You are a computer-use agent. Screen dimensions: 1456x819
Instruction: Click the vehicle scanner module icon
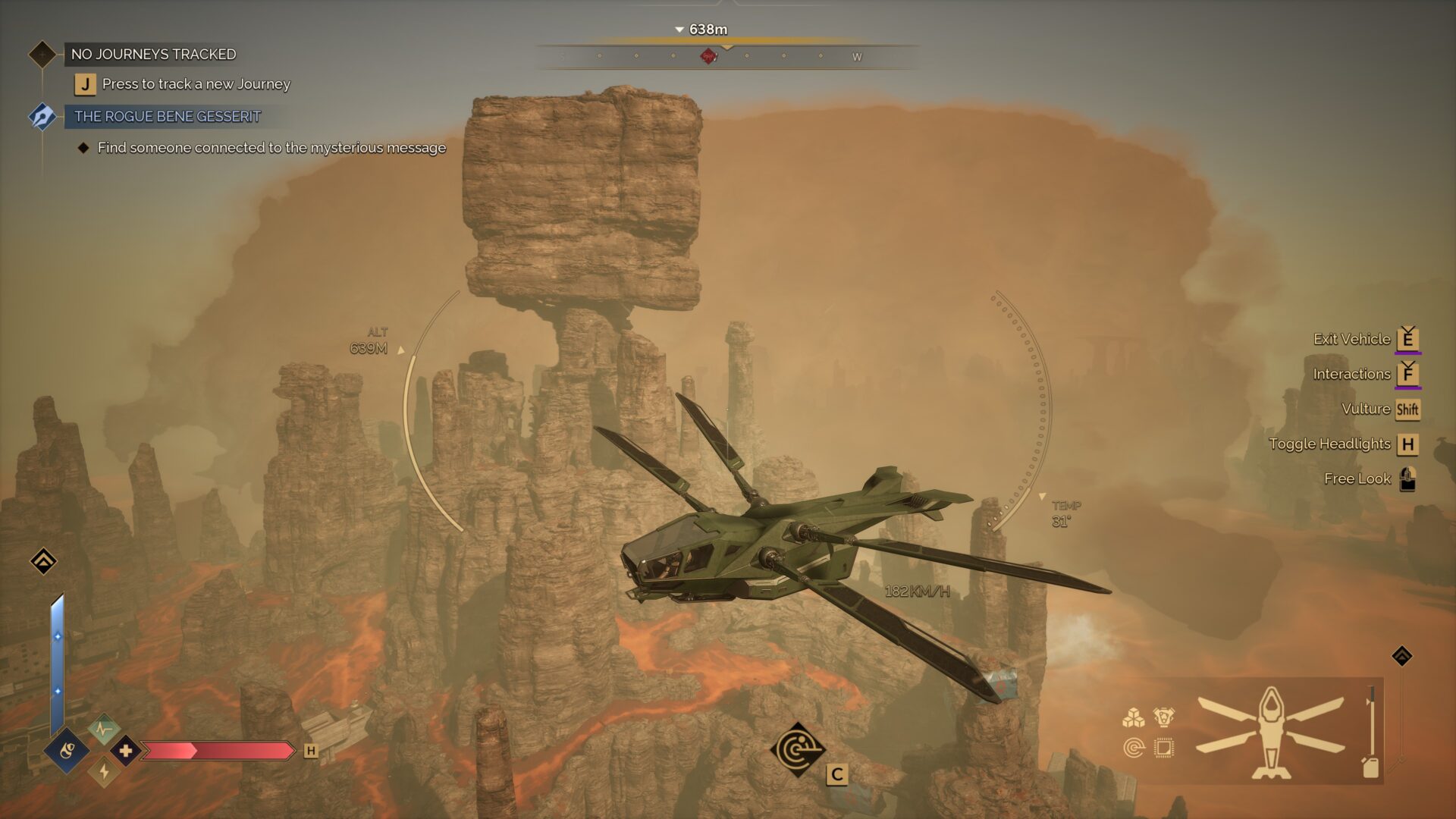[1134, 748]
